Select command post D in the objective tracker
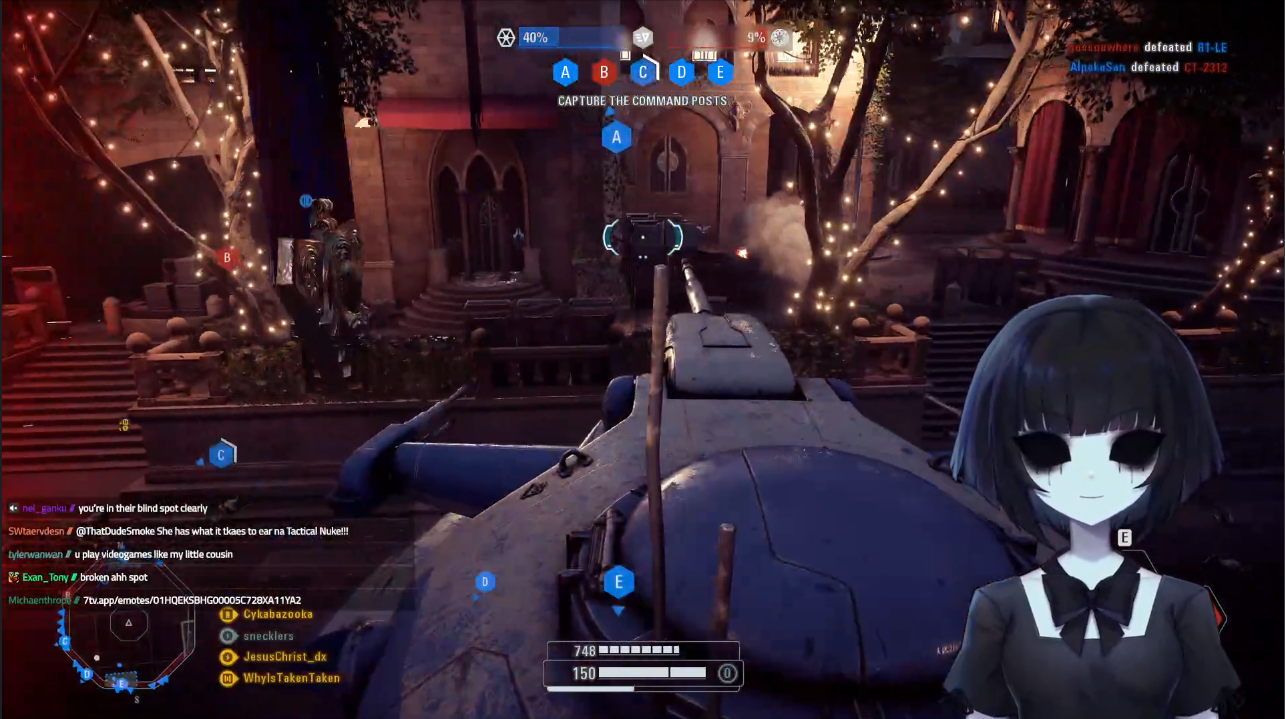 681,72
